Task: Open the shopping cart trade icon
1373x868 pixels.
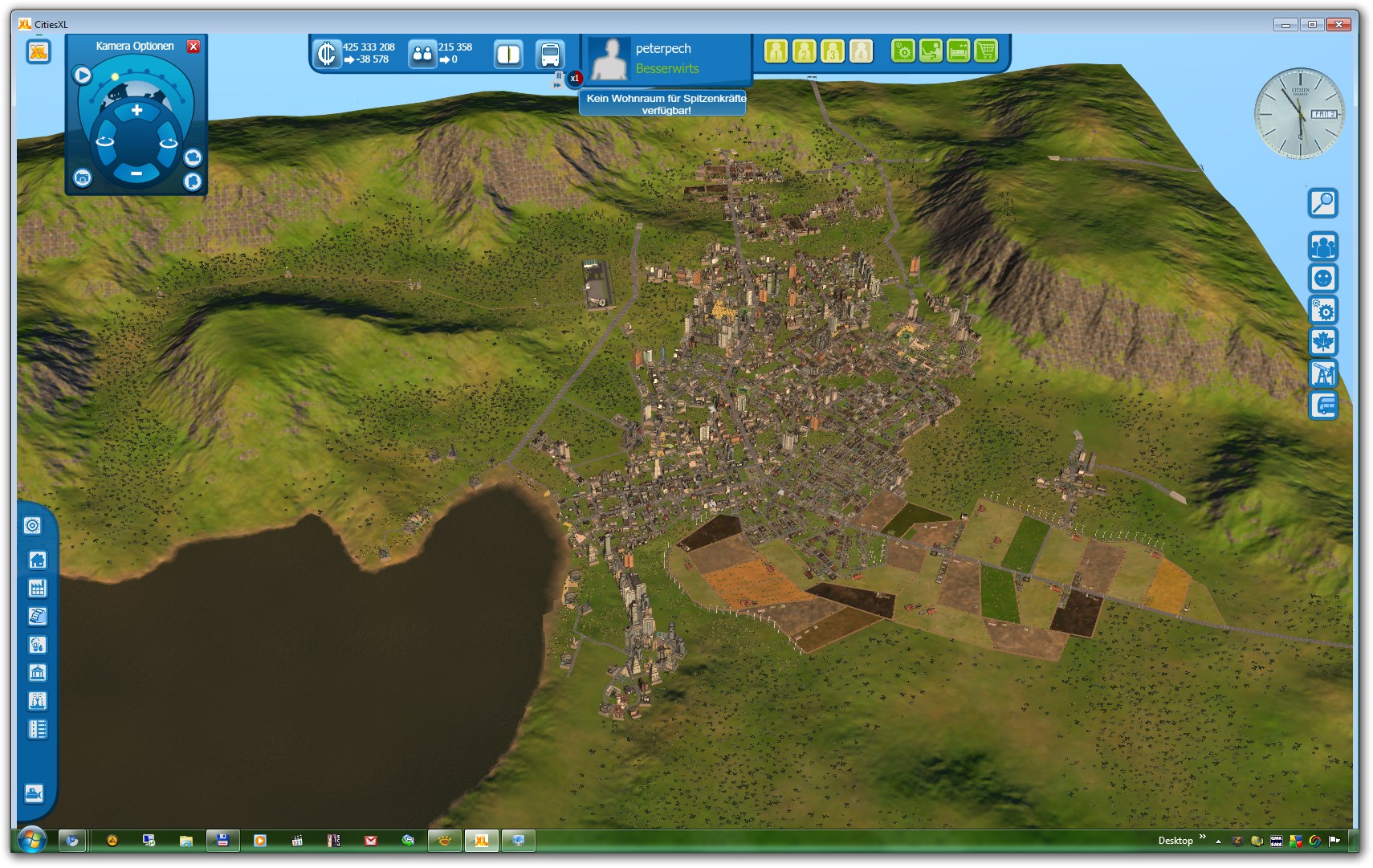Action: point(985,51)
